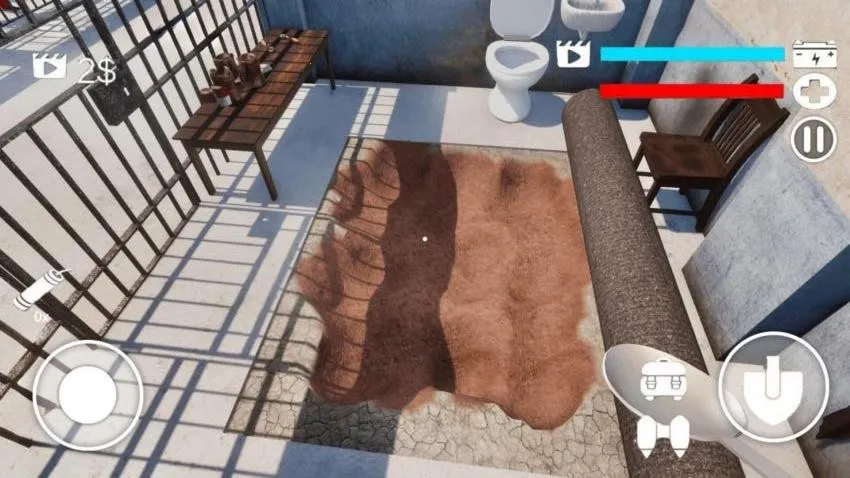Use the medkit cross icon

point(813,92)
